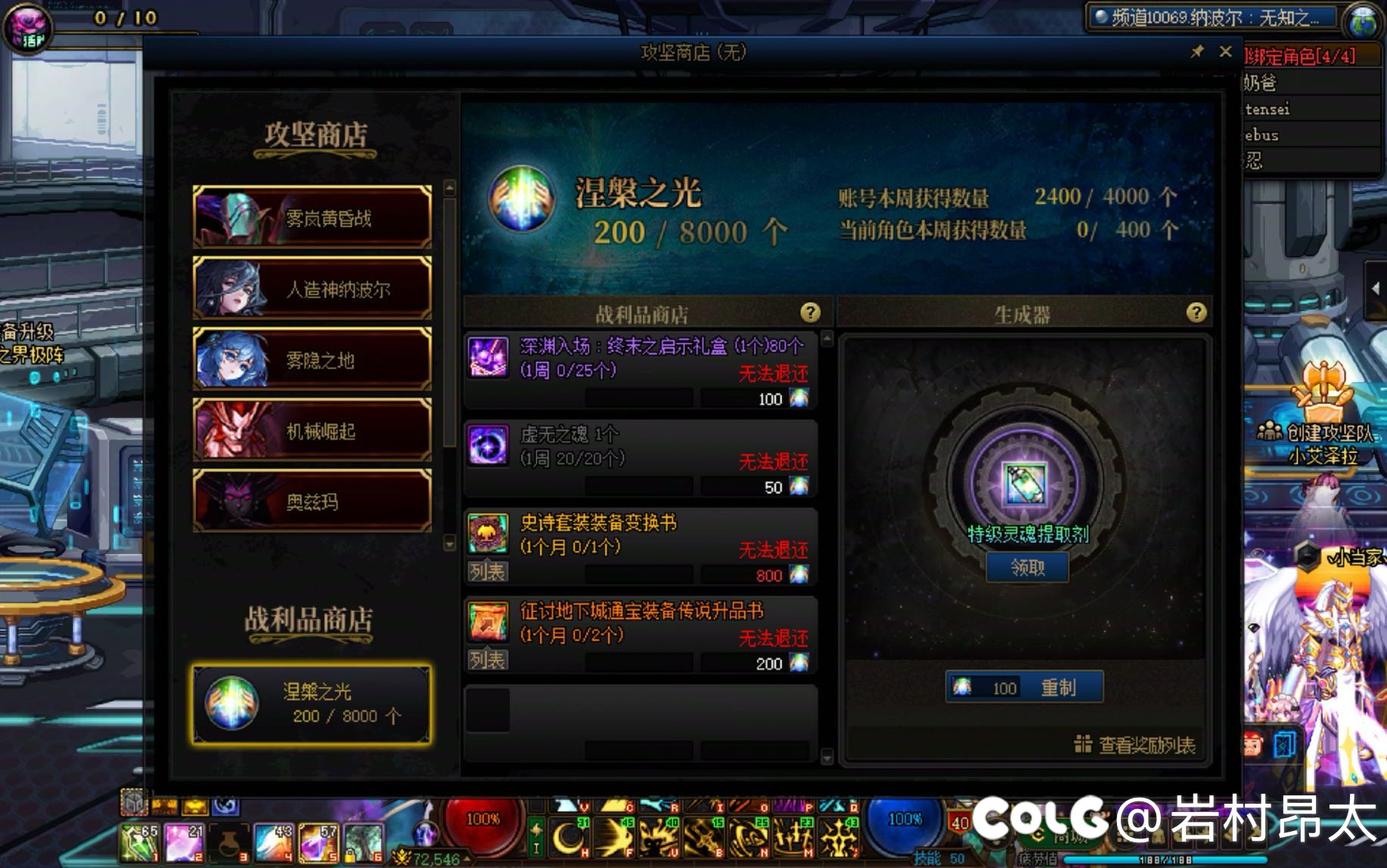Close the 攻坚商店 window
Image resolution: width=1387 pixels, height=868 pixels.
[1225, 51]
